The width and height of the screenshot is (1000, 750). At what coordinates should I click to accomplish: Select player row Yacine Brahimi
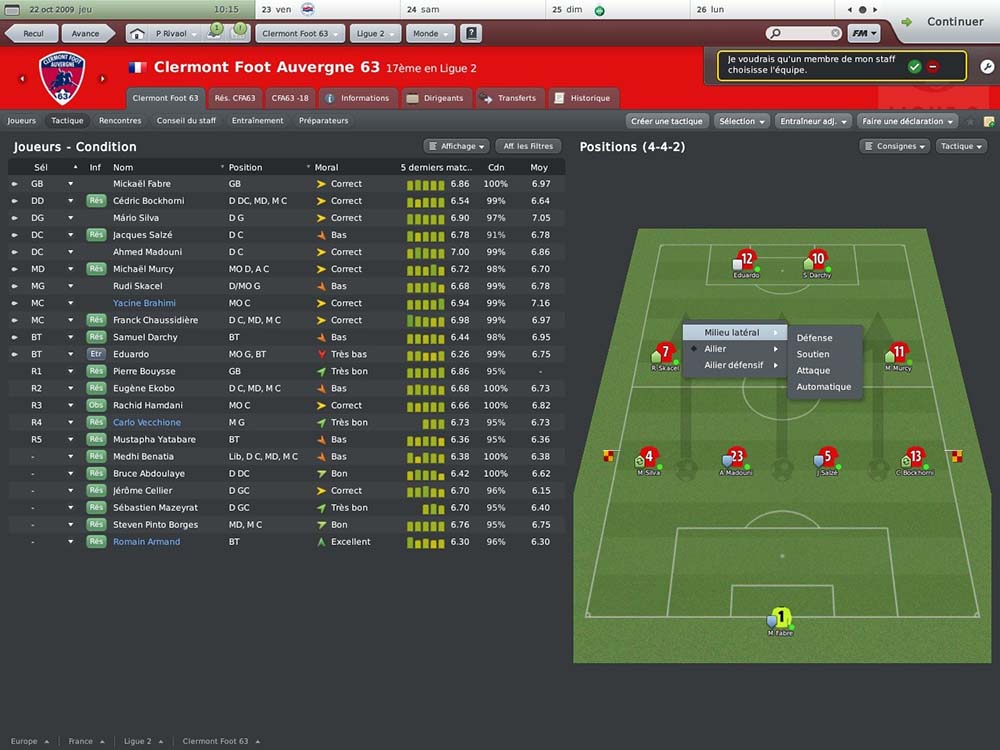click(x=144, y=303)
